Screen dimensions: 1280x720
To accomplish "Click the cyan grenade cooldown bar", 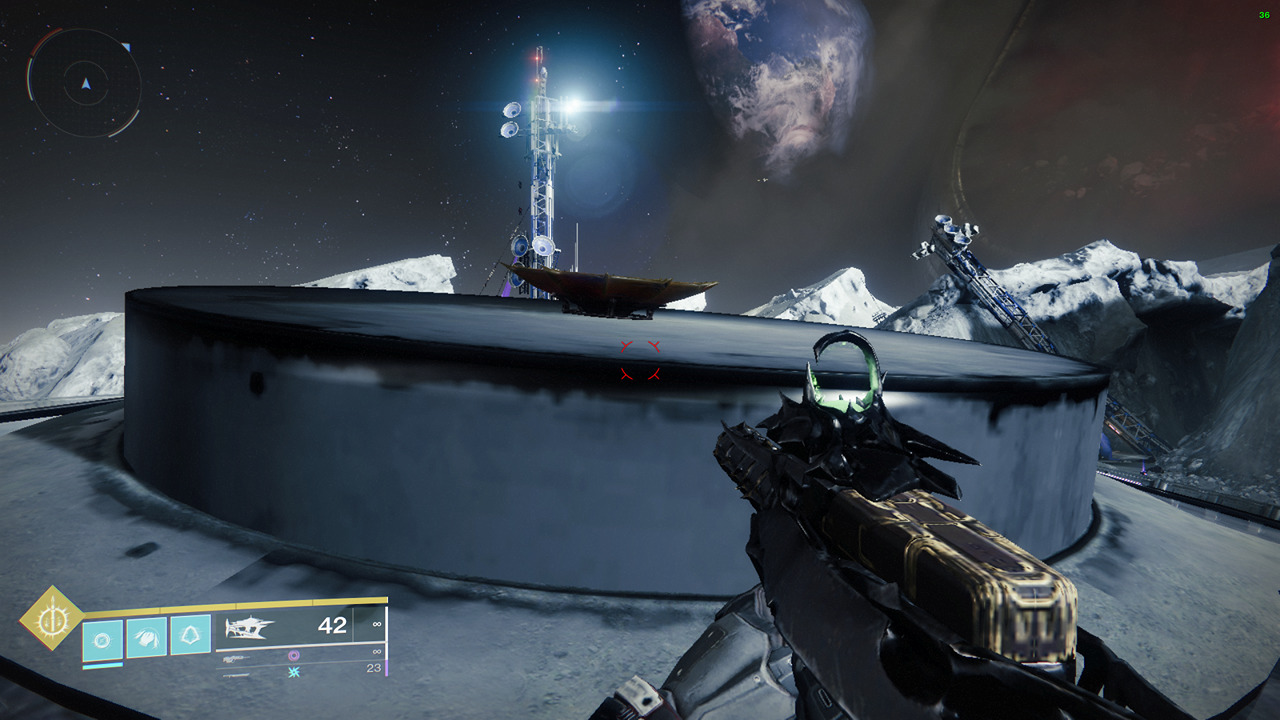I will [102, 665].
